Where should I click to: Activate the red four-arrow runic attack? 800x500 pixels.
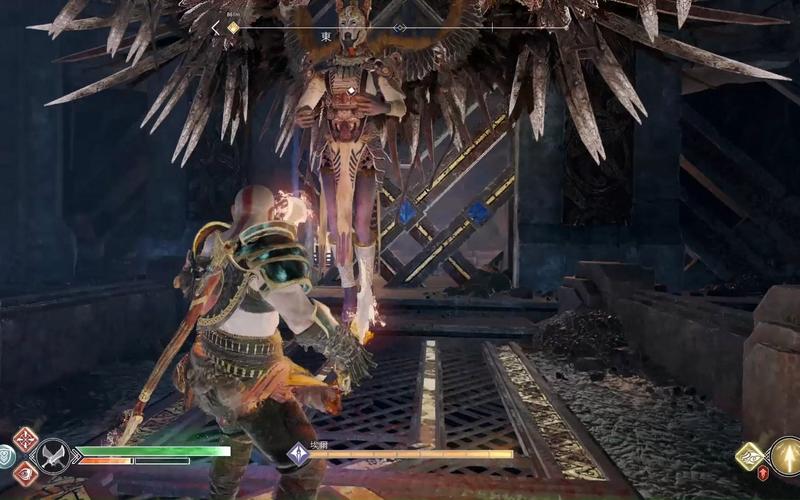[26, 438]
